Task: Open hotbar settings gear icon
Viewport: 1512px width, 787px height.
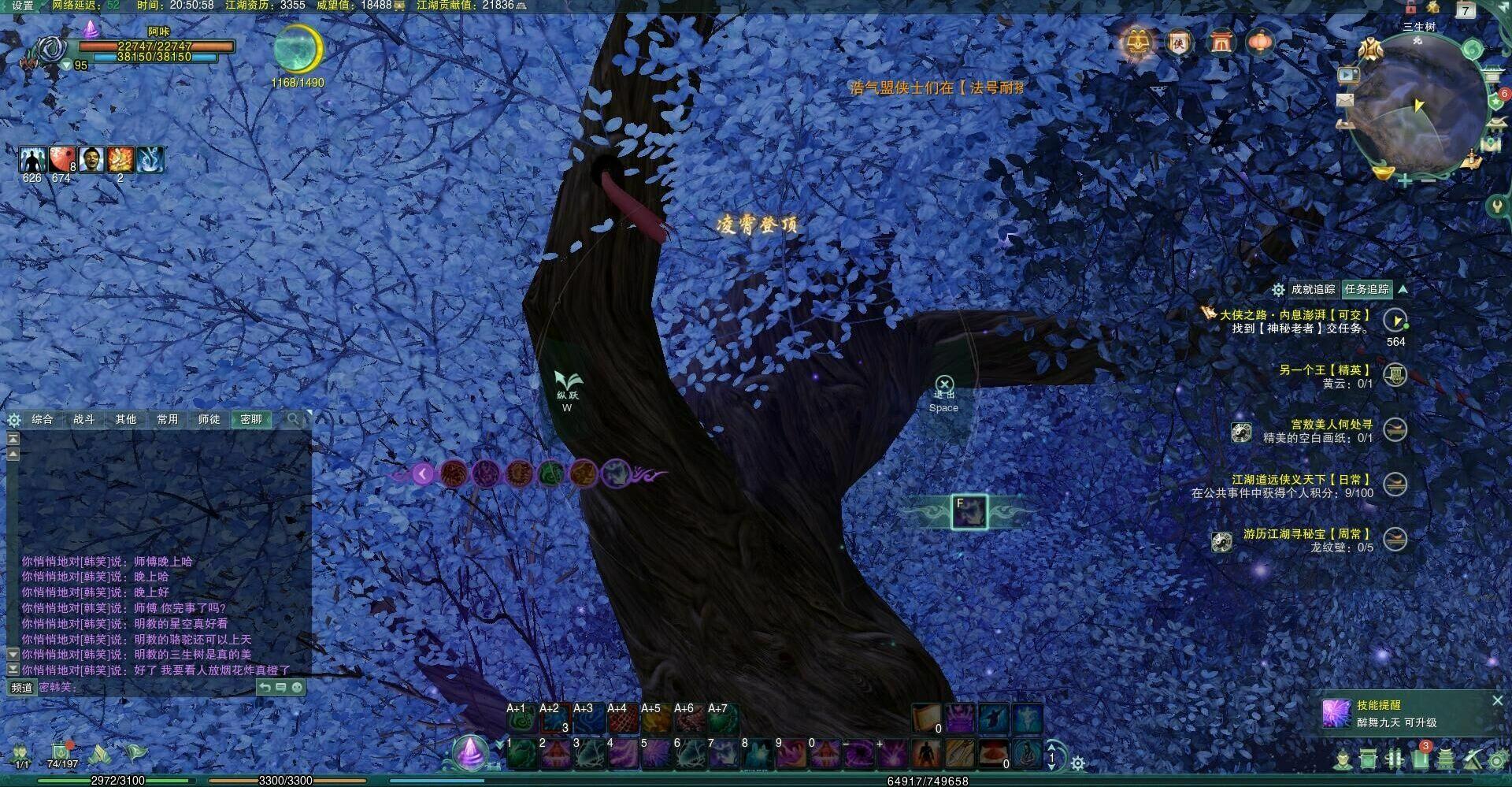Action: click(x=1077, y=763)
